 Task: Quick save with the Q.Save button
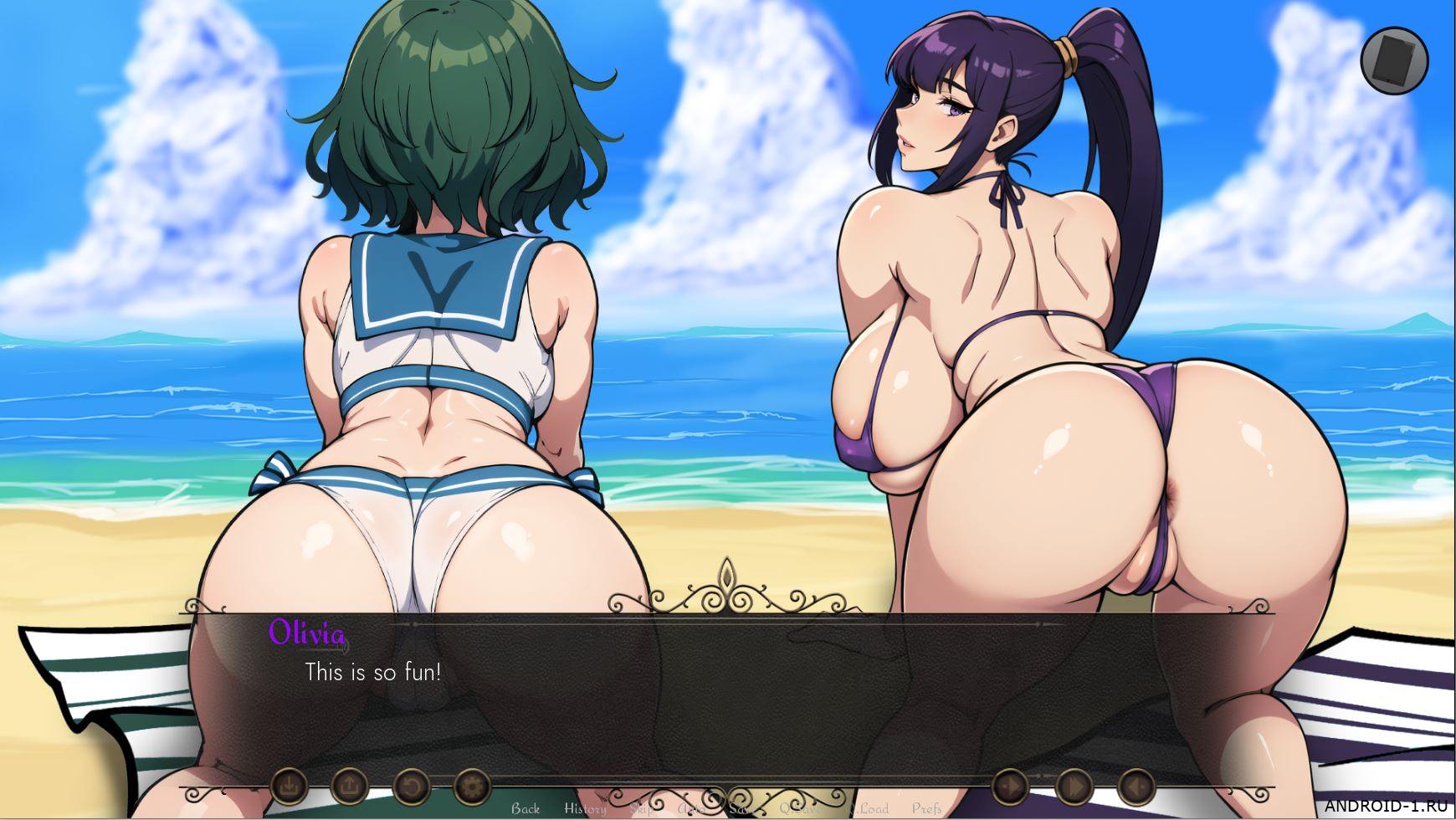pos(801,808)
